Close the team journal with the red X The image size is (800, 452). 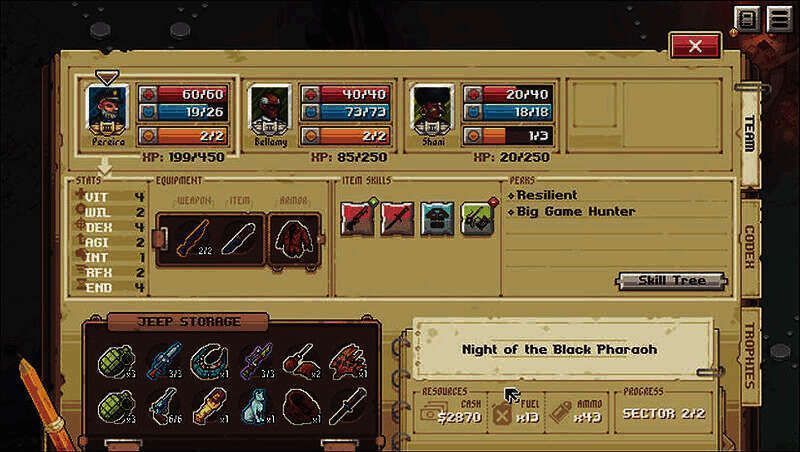point(695,46)
